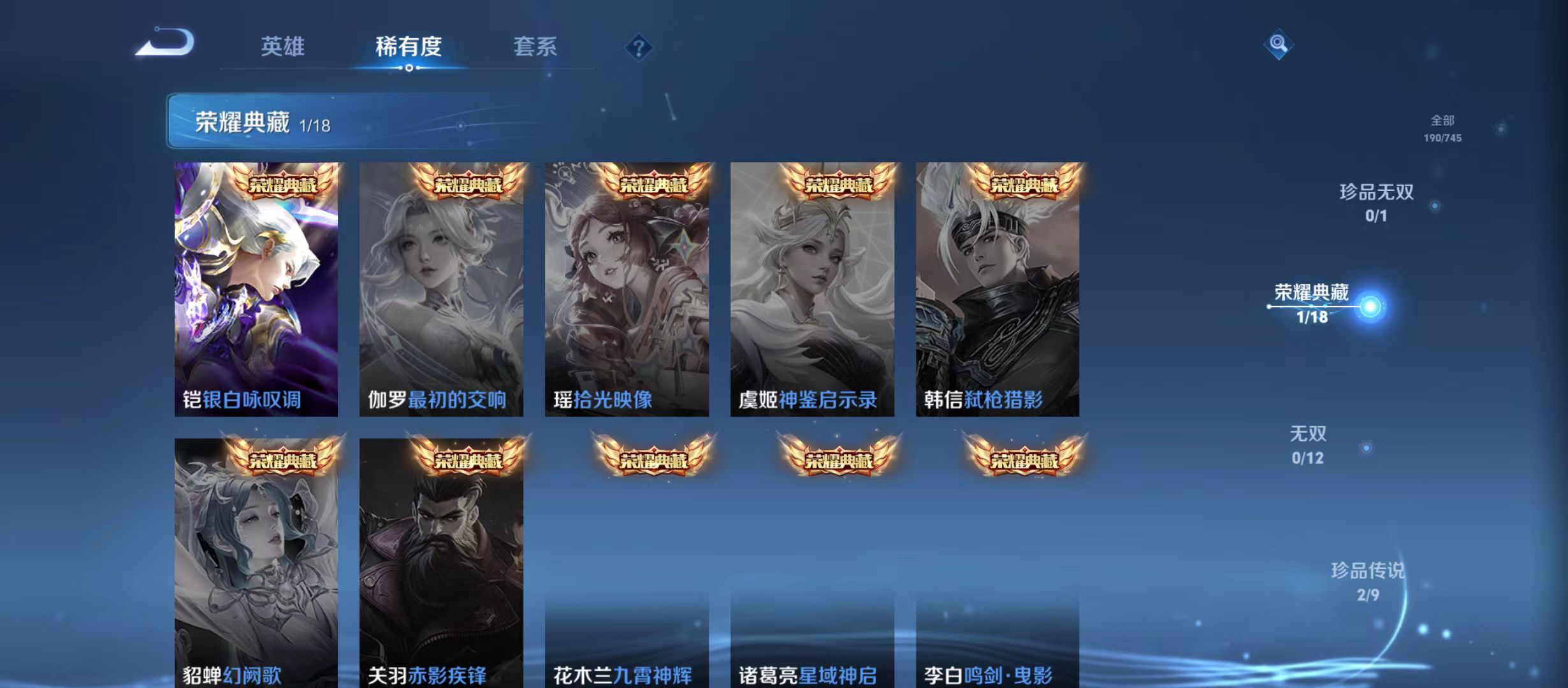1568x688 pixels.
Task: Click the question mark help icon
Action: [639, 48]
